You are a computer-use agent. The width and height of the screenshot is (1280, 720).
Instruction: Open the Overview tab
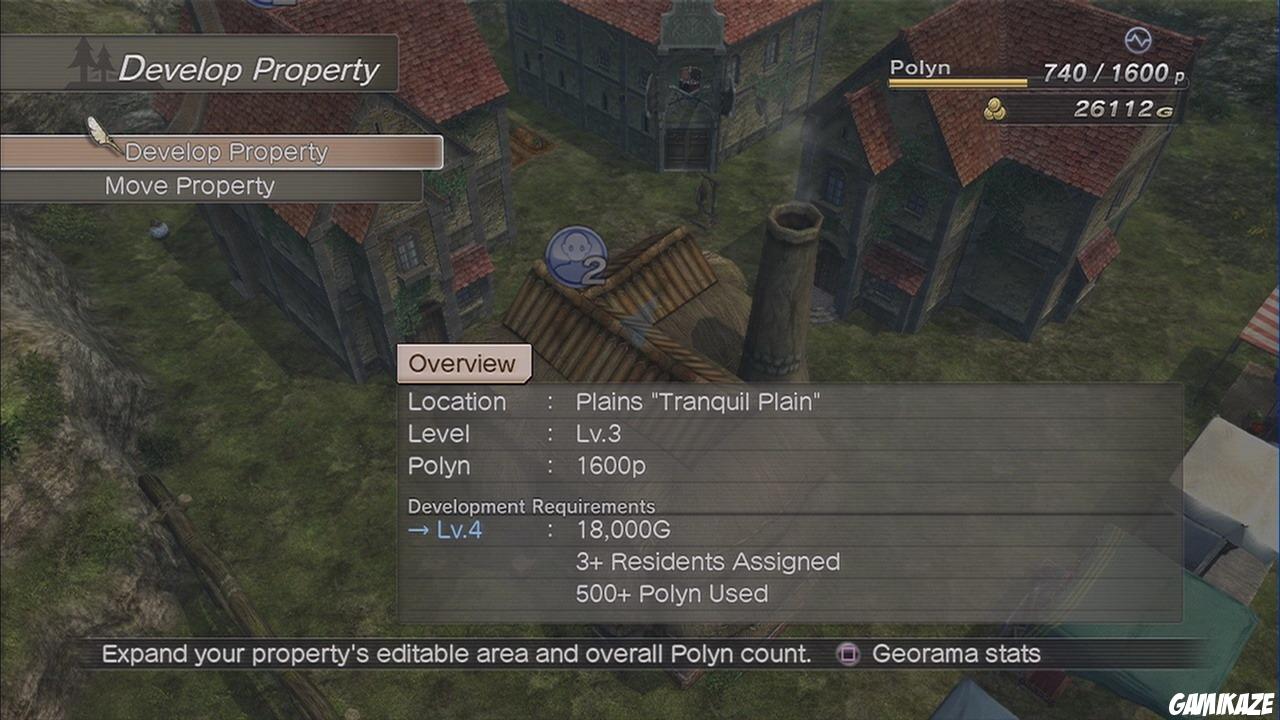[x=463, y=364]
